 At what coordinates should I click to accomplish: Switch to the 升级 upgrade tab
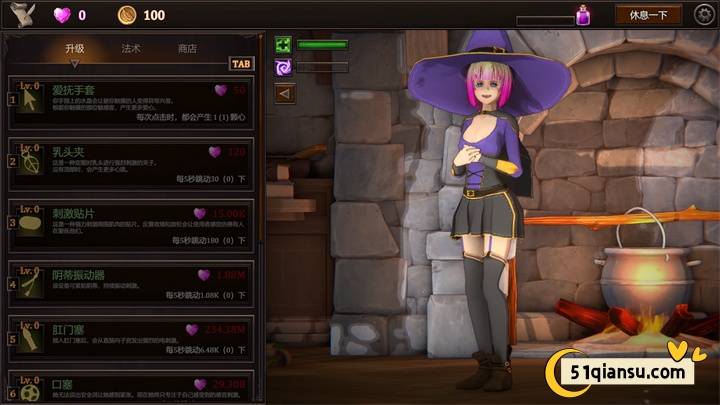point(75,48)
